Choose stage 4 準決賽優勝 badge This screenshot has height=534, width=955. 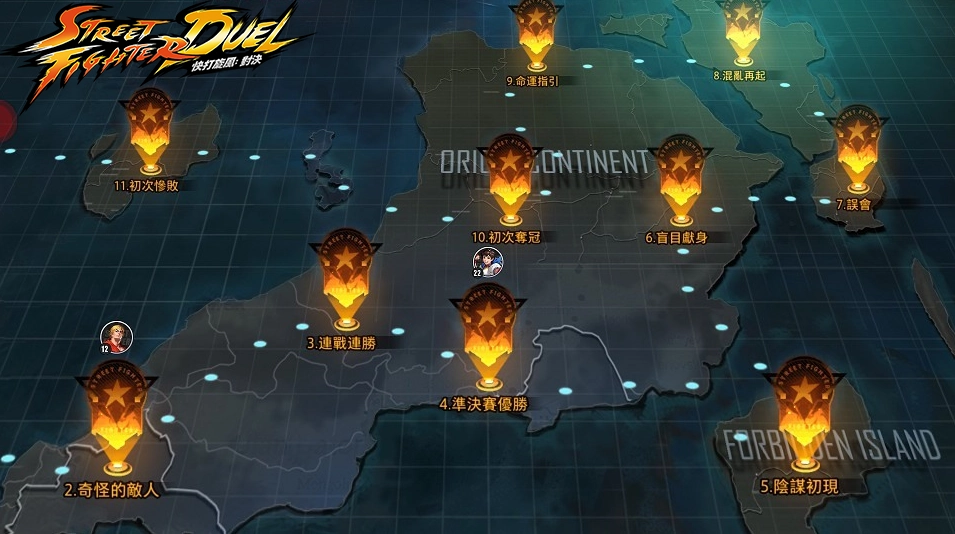489,330
